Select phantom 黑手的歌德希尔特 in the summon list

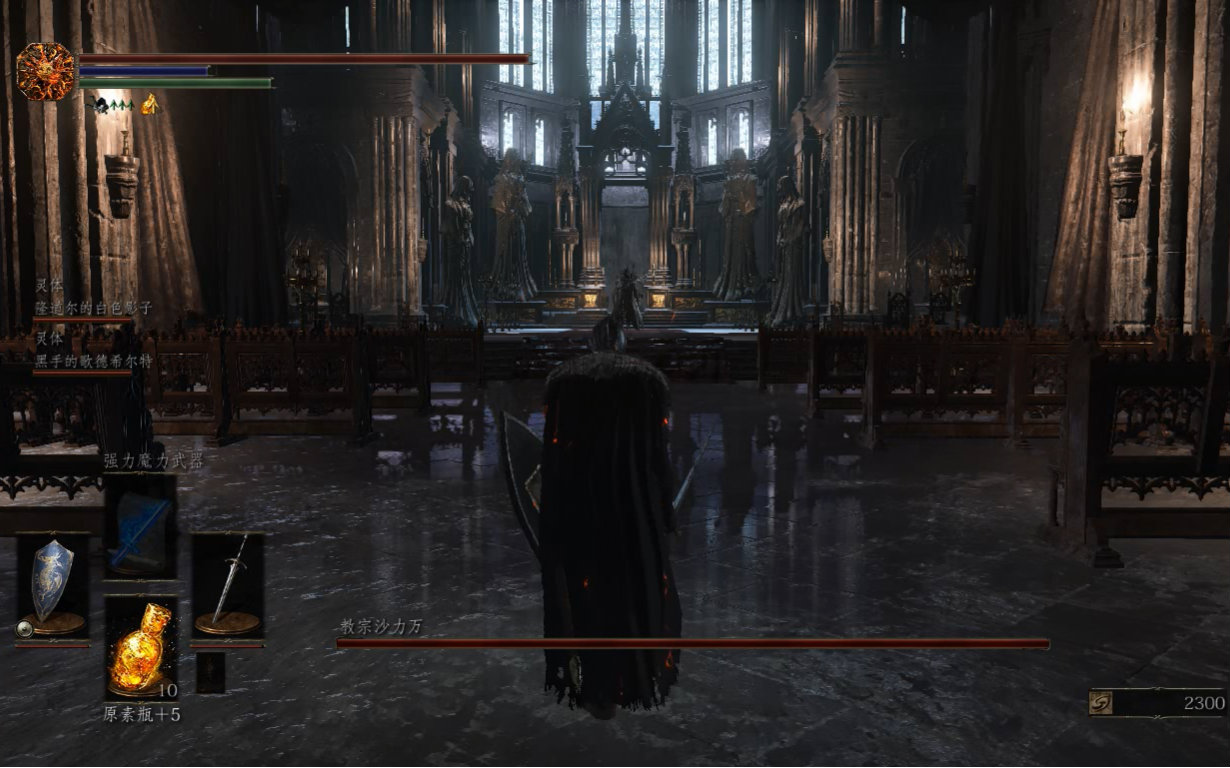point(93,361)
